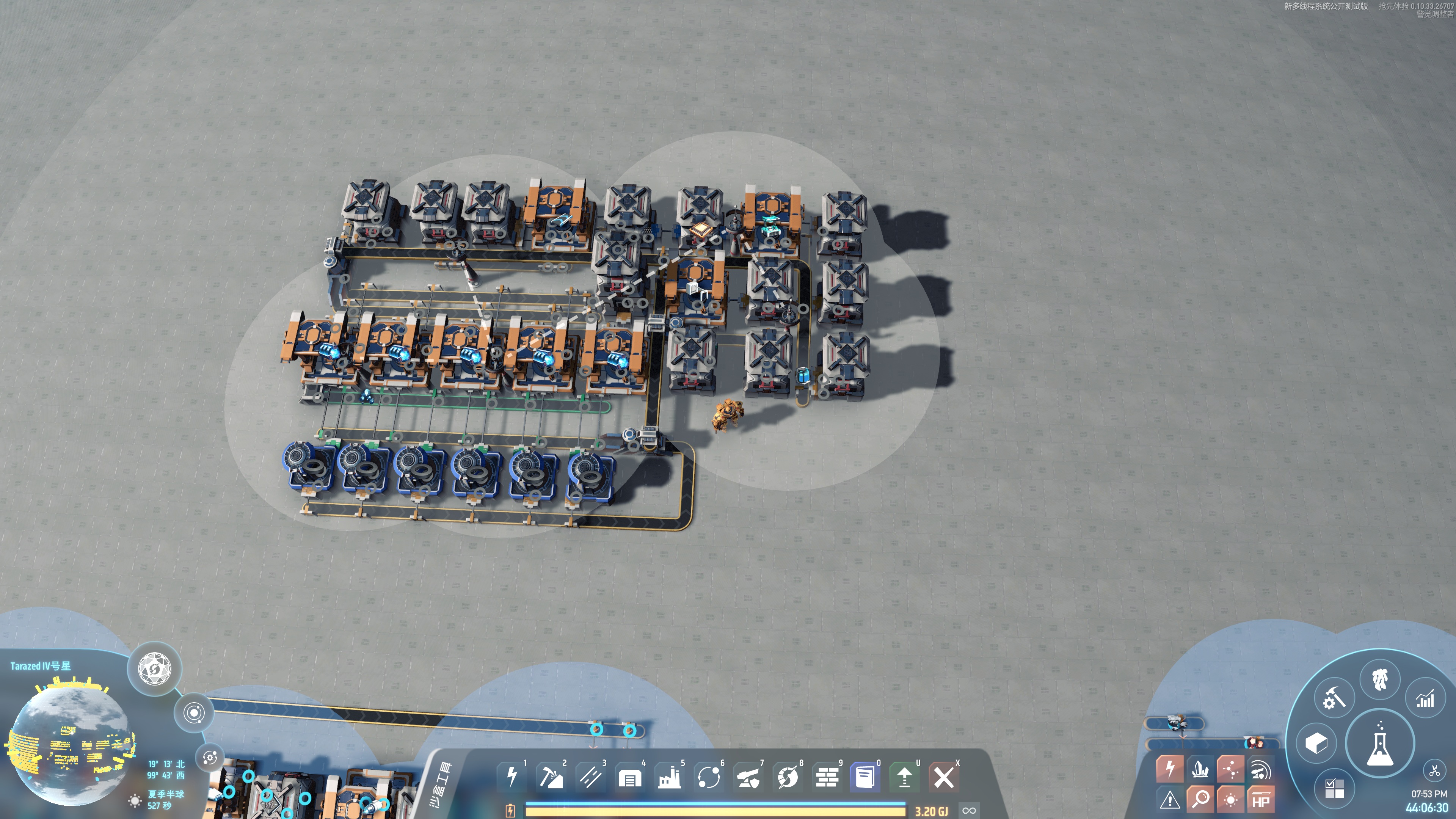Viewport: 1456px width, 819px height.
Task: Open the cube inventory button
Action: (1316, 743)
